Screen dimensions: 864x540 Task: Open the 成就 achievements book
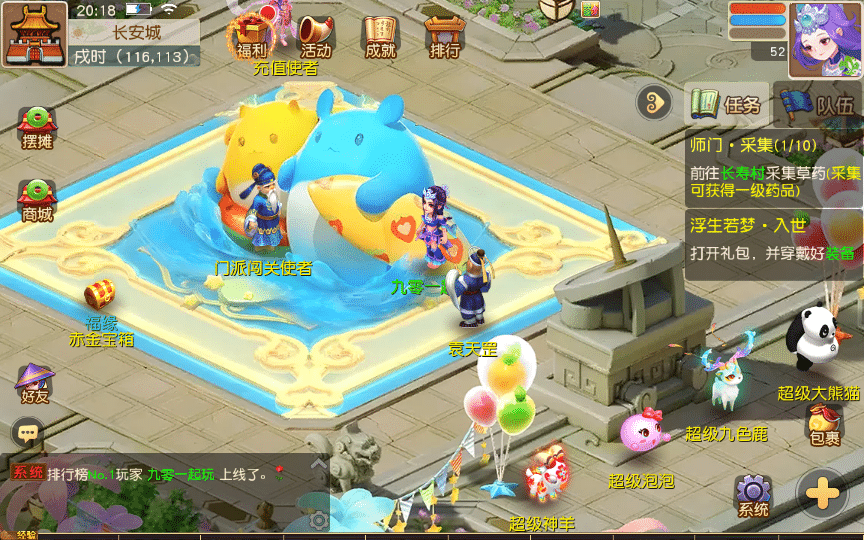(380, 36)
